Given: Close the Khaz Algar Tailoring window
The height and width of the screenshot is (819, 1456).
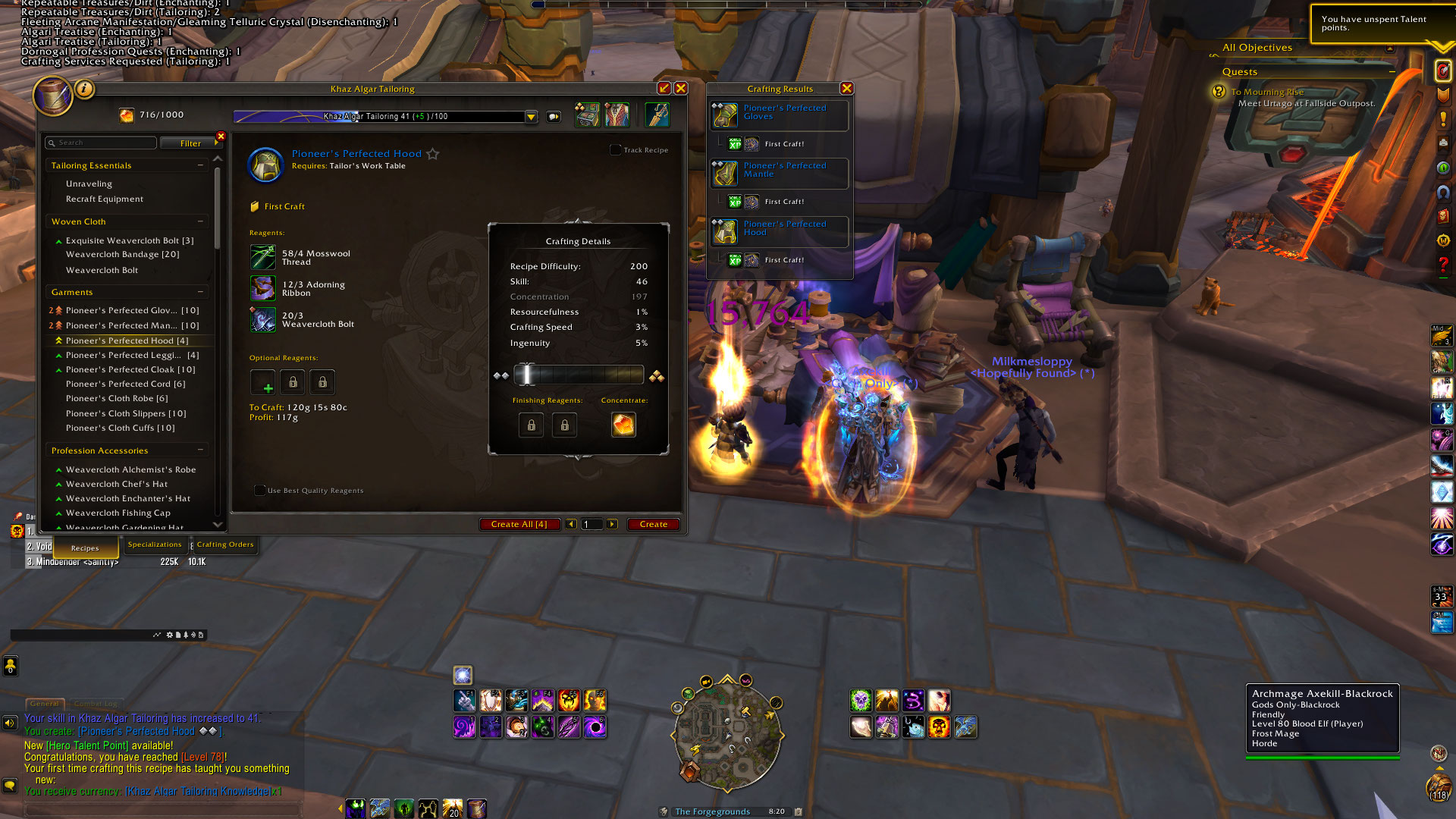Looking at the screenshot, I should coord(681,88).
